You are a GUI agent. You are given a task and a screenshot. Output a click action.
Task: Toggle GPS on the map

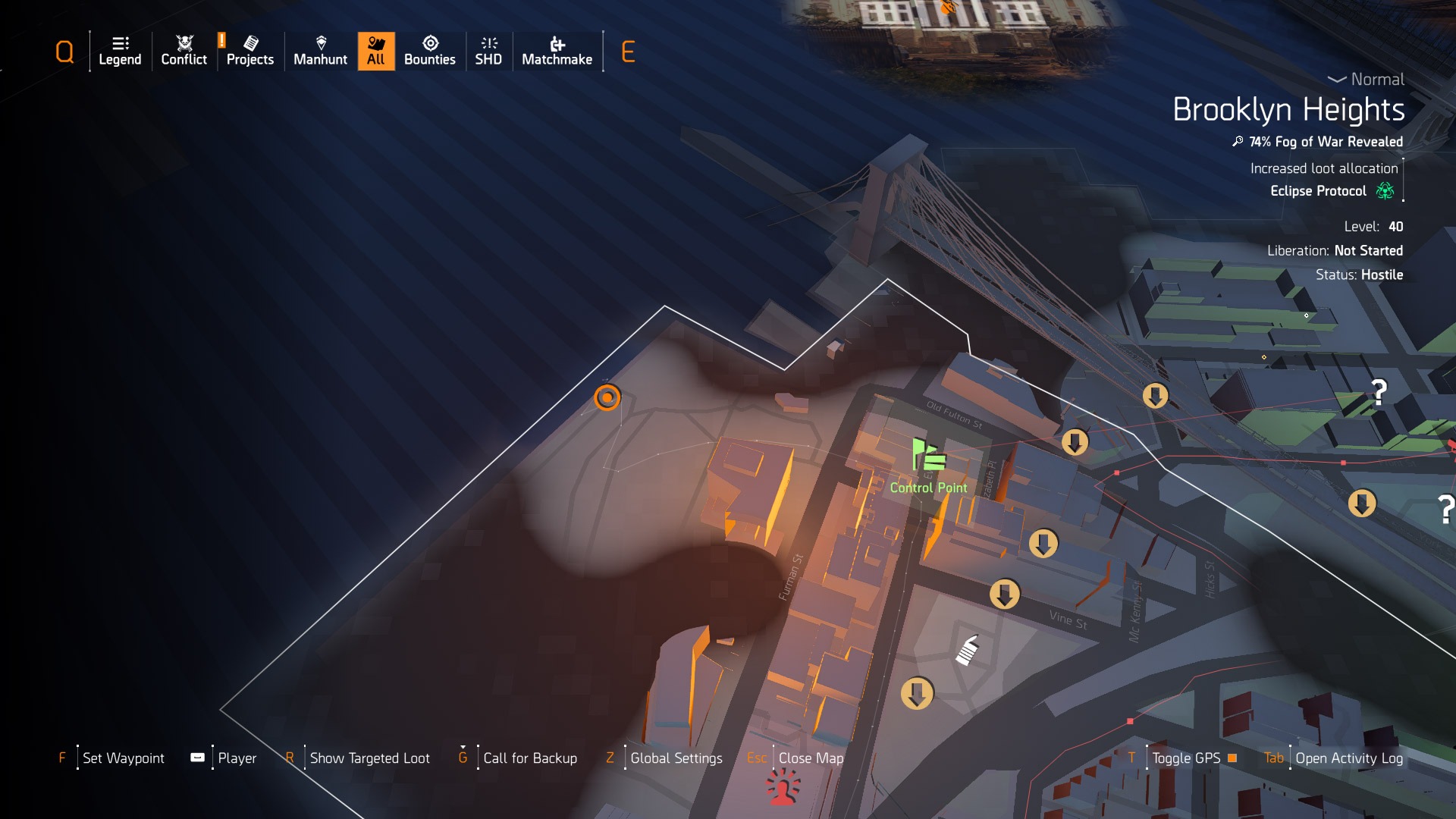[x=1186, y=758]
